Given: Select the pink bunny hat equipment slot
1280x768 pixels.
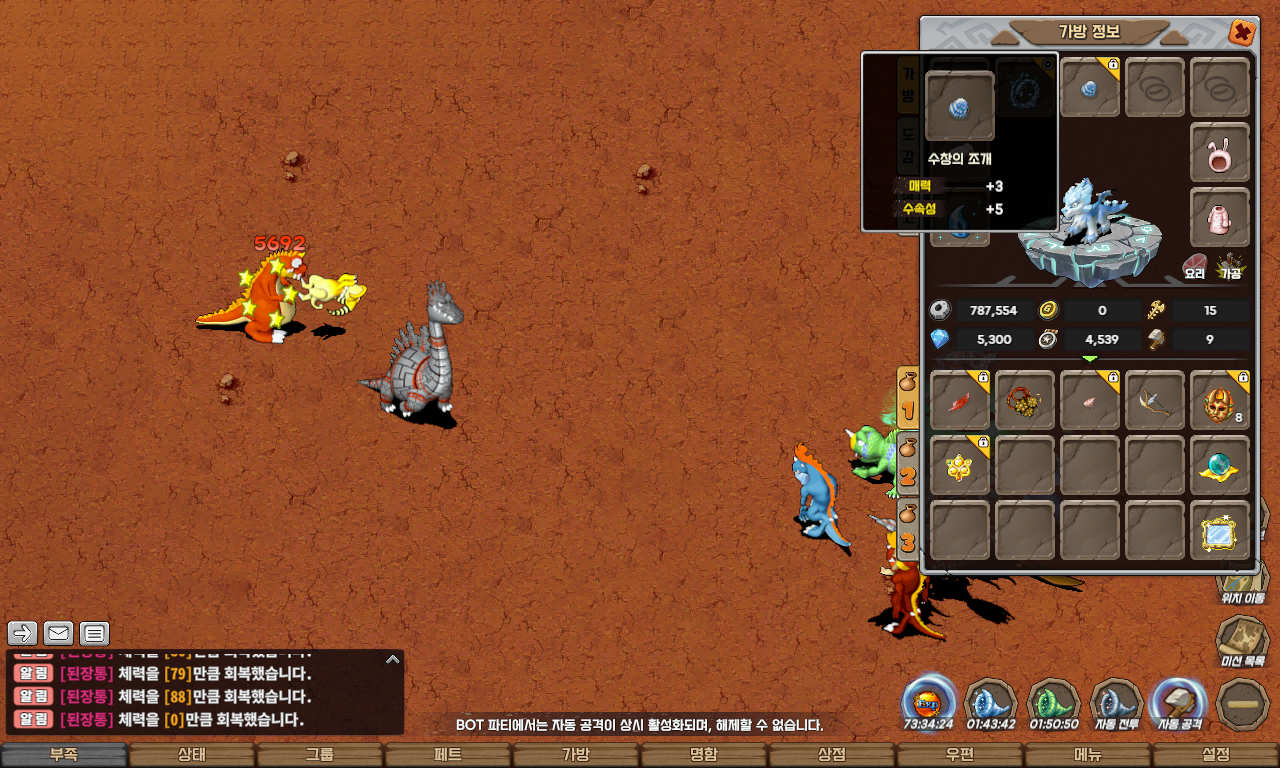Looking at the screenshot, I should (x=1220, y=153).
